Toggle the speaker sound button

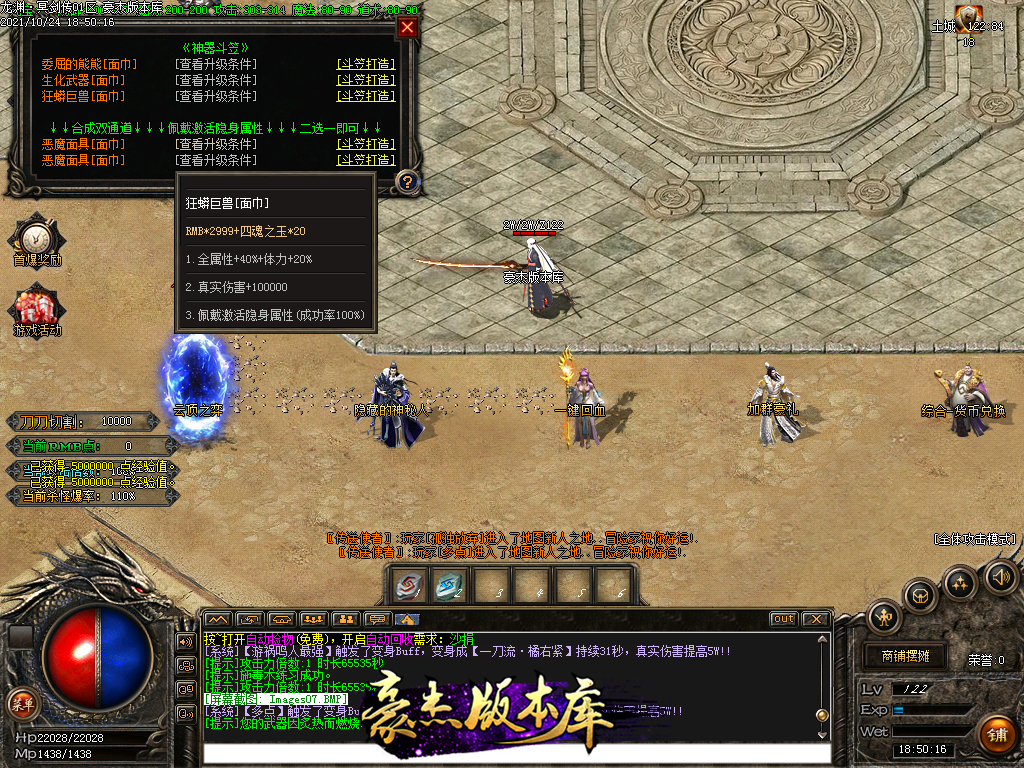coord(1000,576)
